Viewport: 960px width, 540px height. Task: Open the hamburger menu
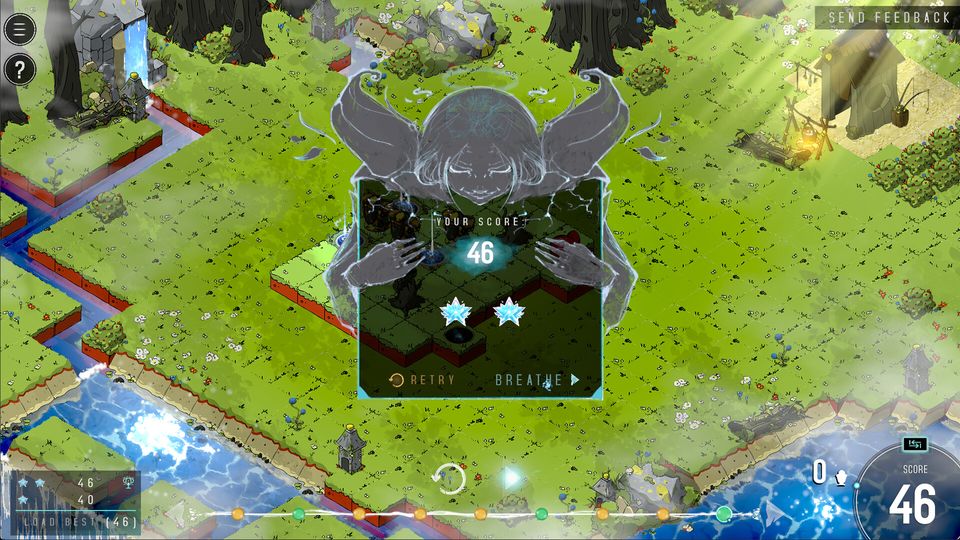pos(19,28)
